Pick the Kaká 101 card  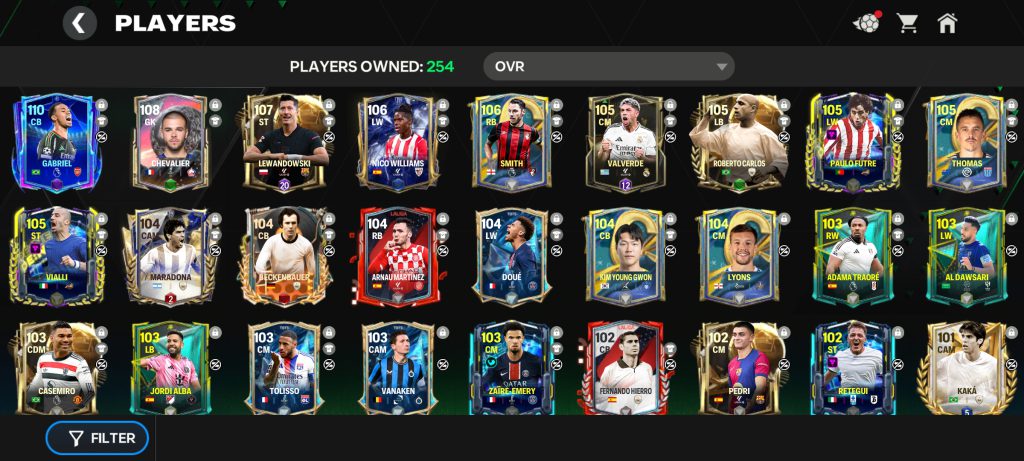pos(965,368)
